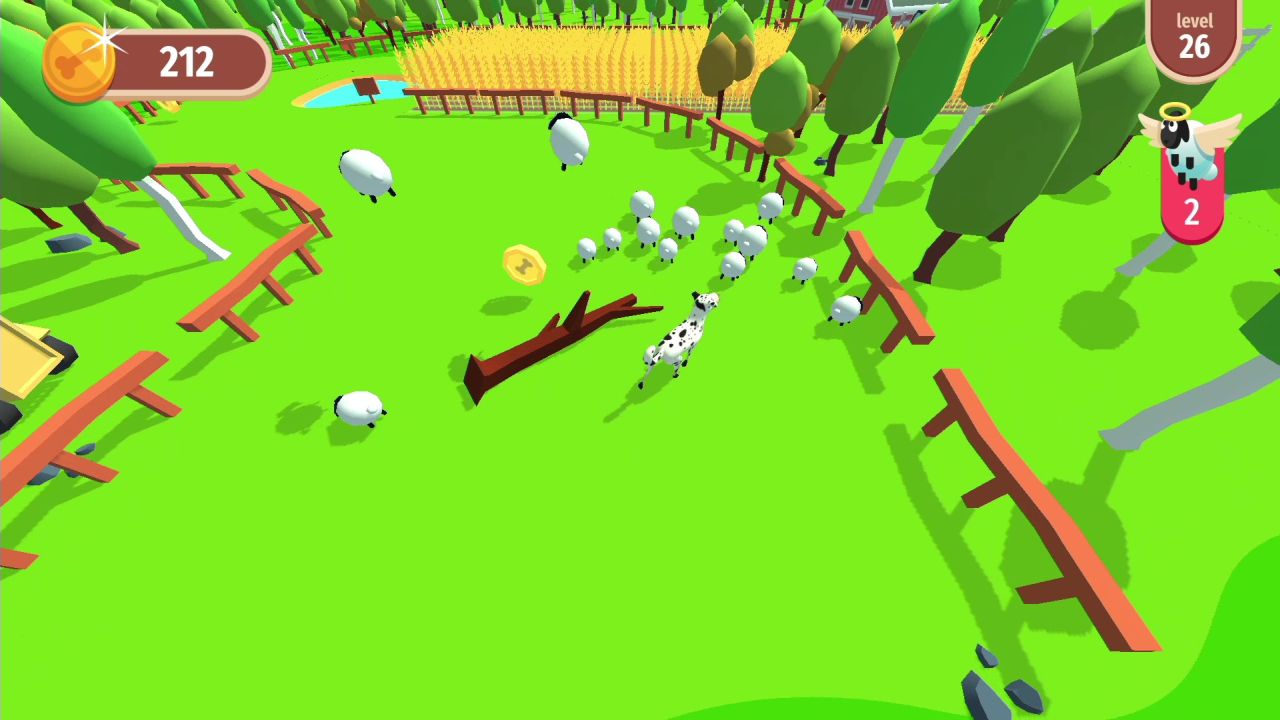
Task: Click the gold coin icon in the currency counter
Action: click(x=78, y=62)
